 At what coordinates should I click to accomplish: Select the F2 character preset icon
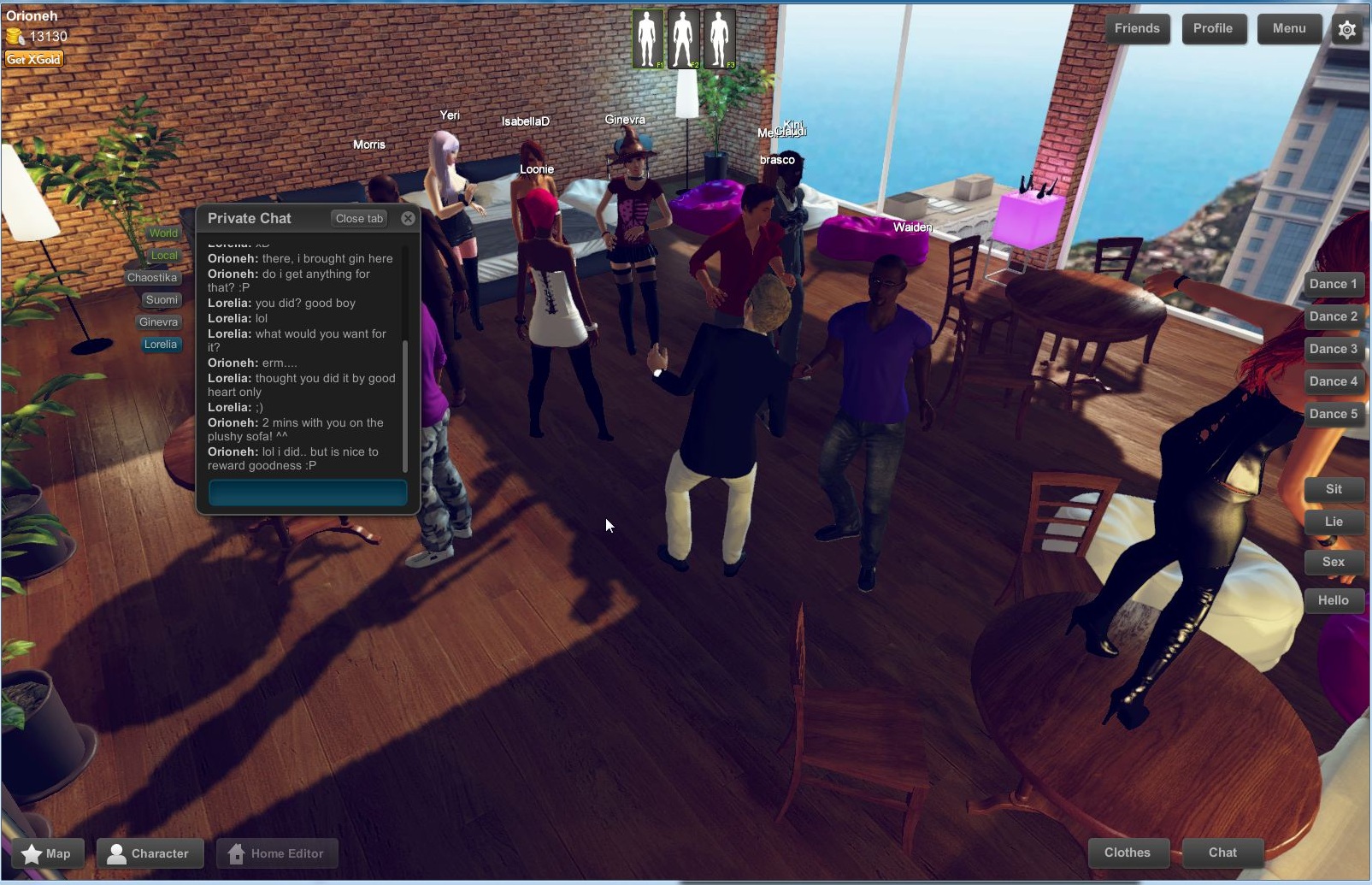[682, 38]
